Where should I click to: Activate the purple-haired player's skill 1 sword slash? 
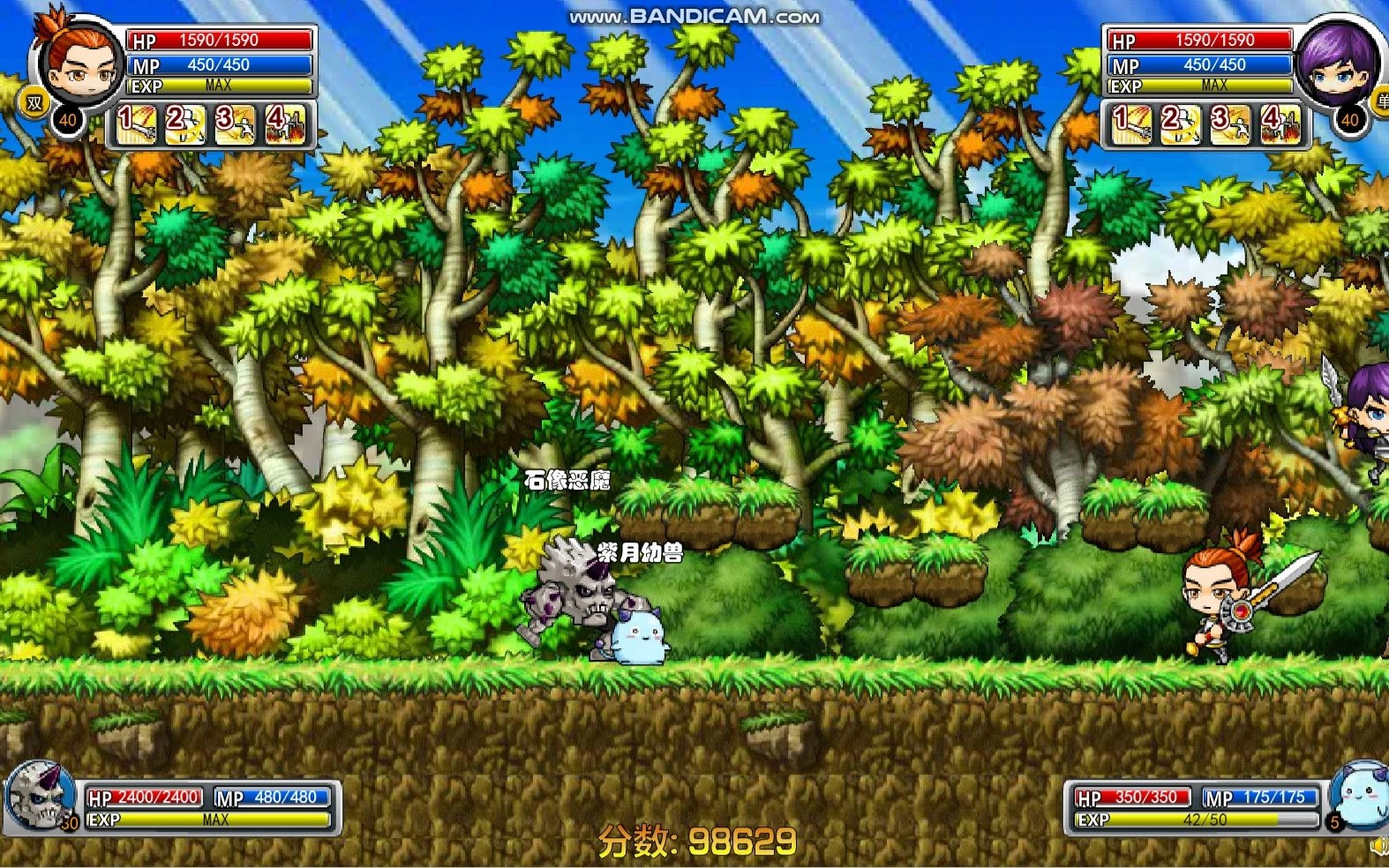pos(1132,124)
